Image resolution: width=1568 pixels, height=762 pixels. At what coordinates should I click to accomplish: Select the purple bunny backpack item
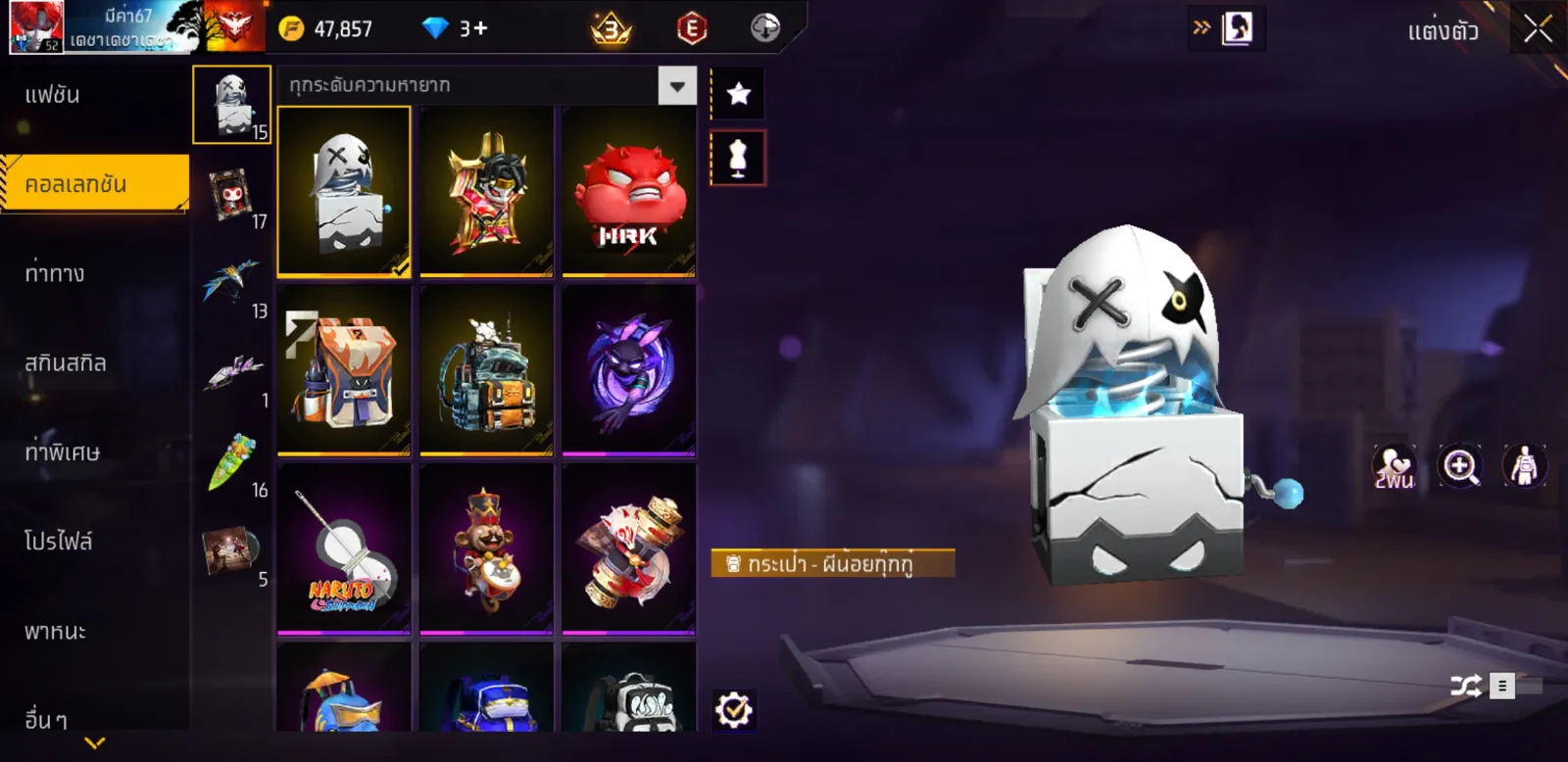pyautogui.click(x=628, y=370)
